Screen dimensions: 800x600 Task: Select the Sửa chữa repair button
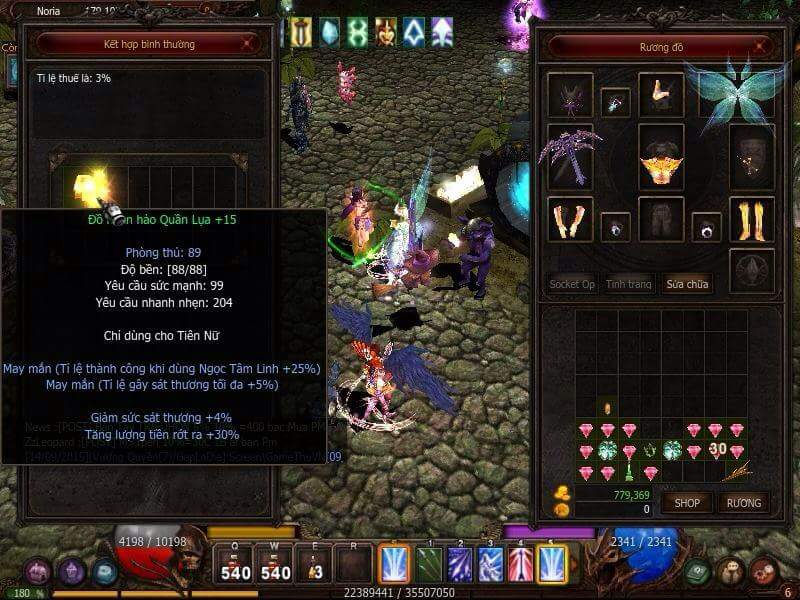pyautogui.click(x=688, y=284)
